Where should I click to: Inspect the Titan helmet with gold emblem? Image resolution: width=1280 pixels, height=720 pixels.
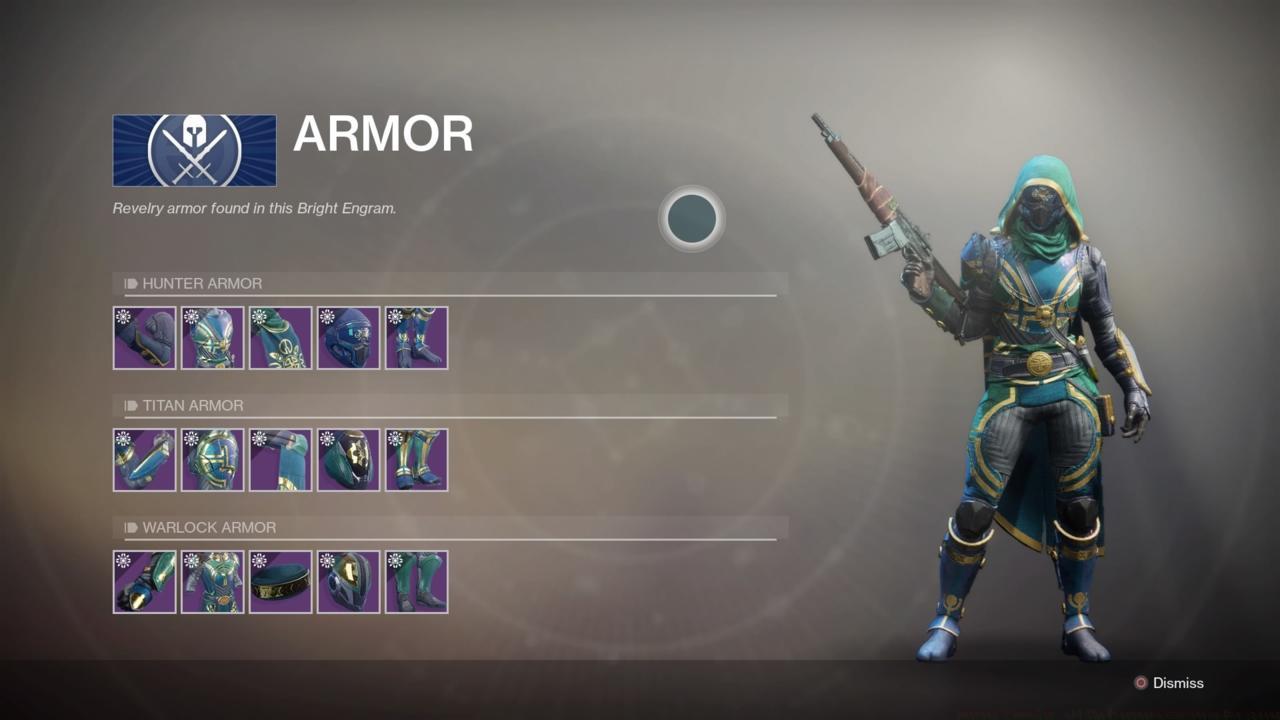pyautogui.click(x=349, y=460)
